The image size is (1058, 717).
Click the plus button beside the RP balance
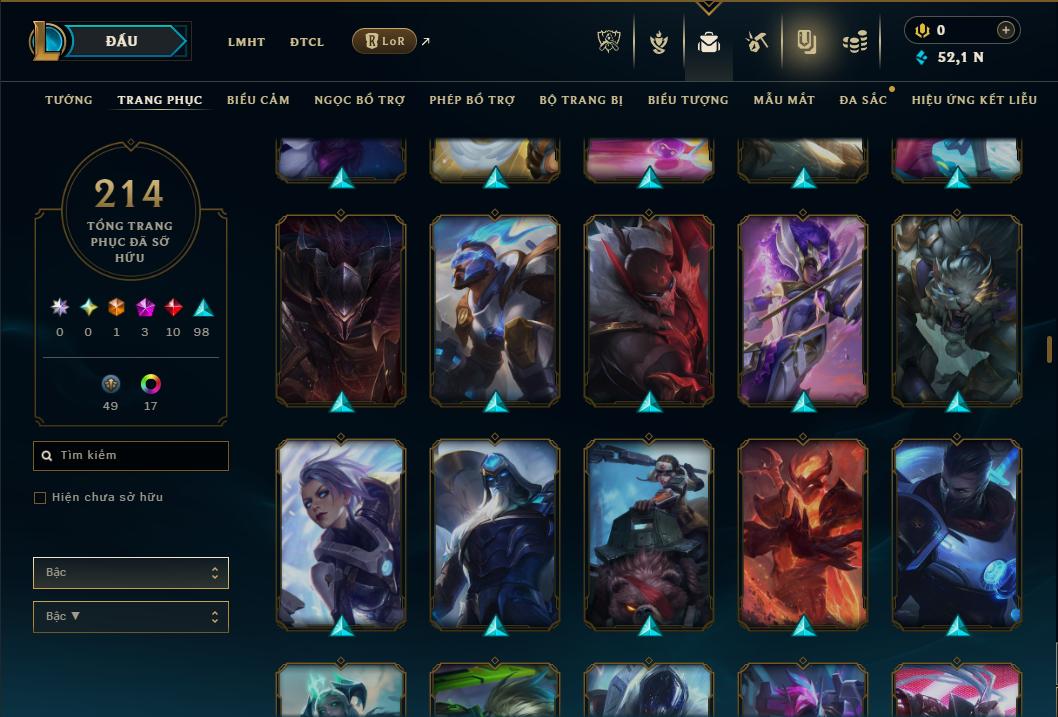click(x=1006, y=30)
